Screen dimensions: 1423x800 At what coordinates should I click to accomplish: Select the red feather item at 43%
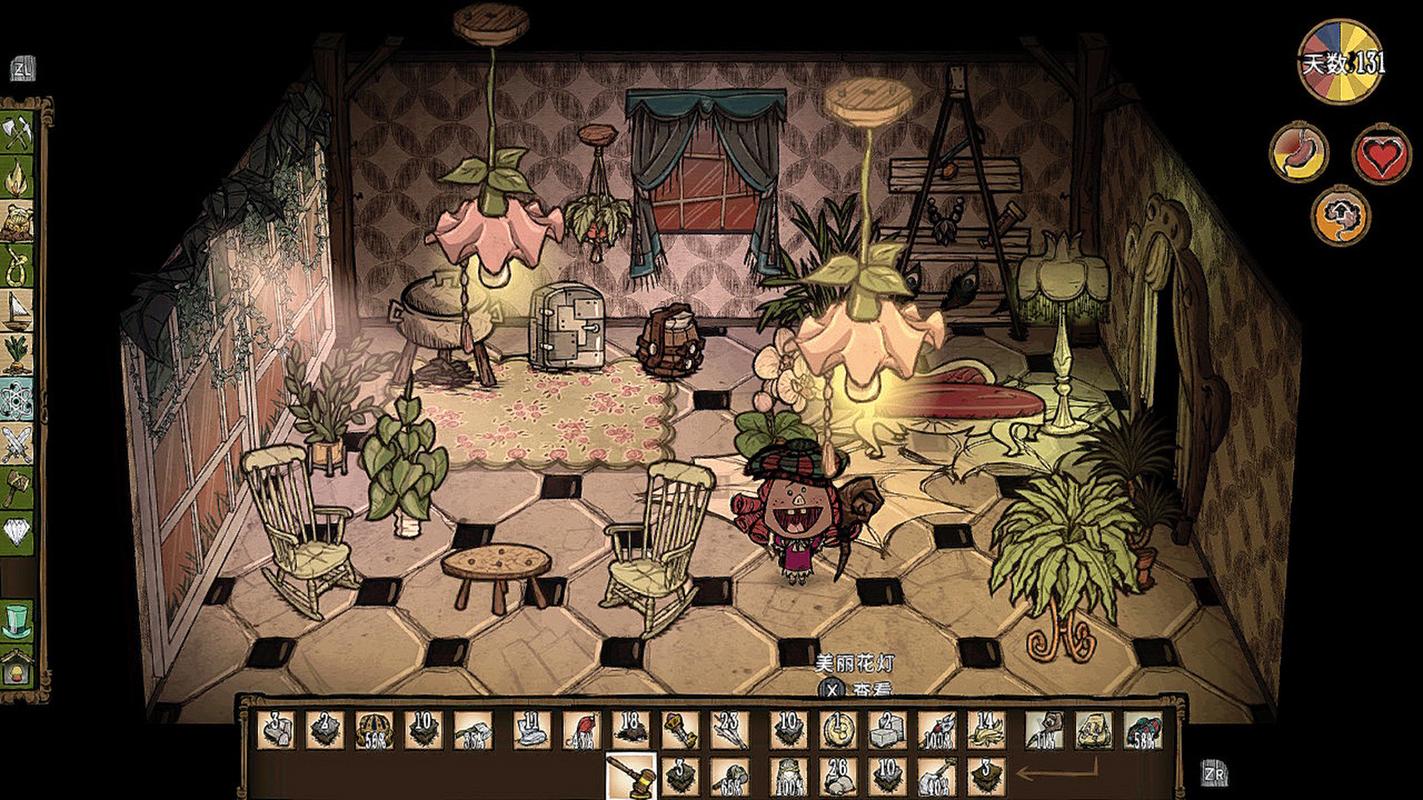point(582,730)
